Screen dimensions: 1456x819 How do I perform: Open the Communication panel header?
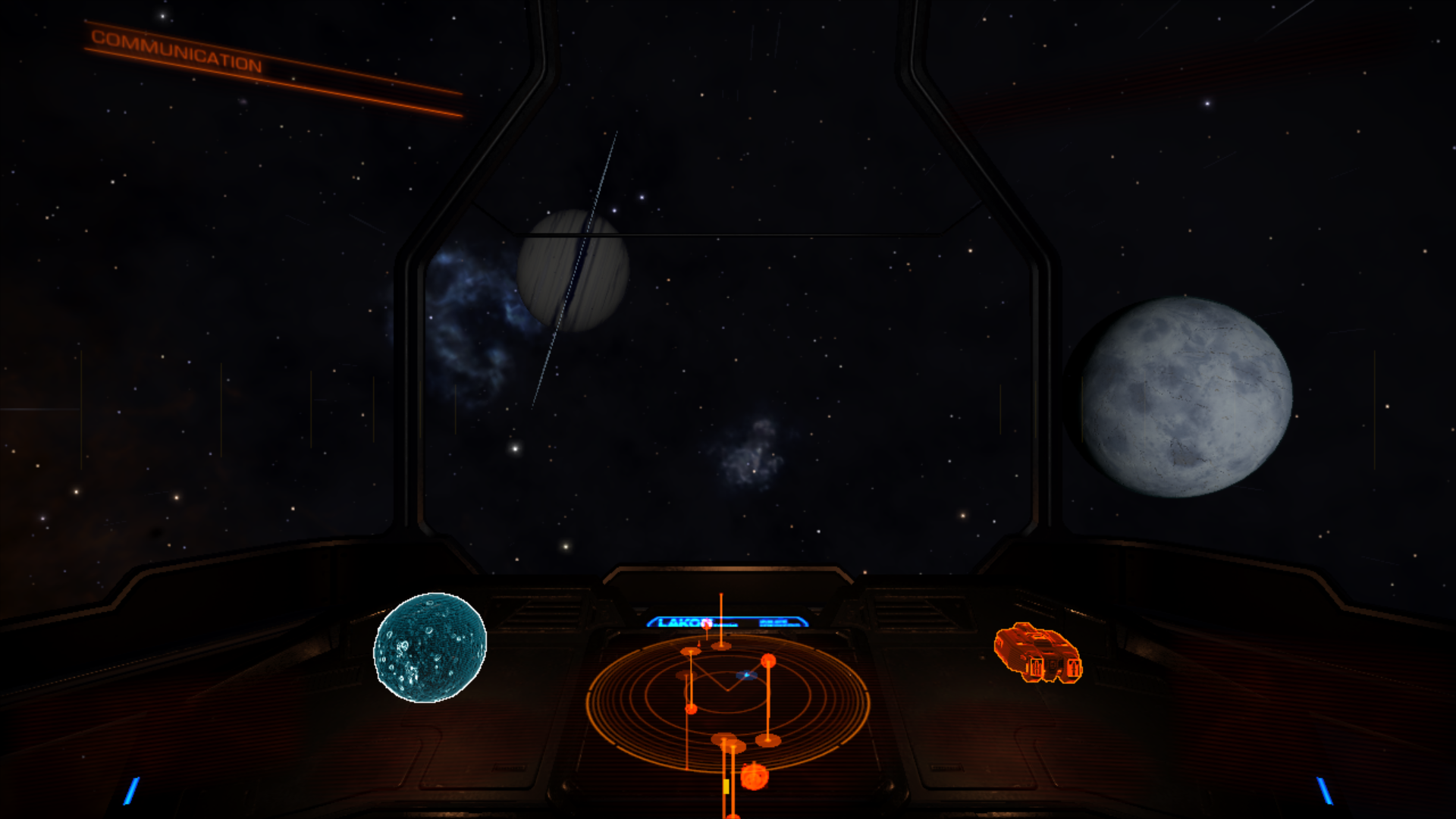(x=176, y=51)
